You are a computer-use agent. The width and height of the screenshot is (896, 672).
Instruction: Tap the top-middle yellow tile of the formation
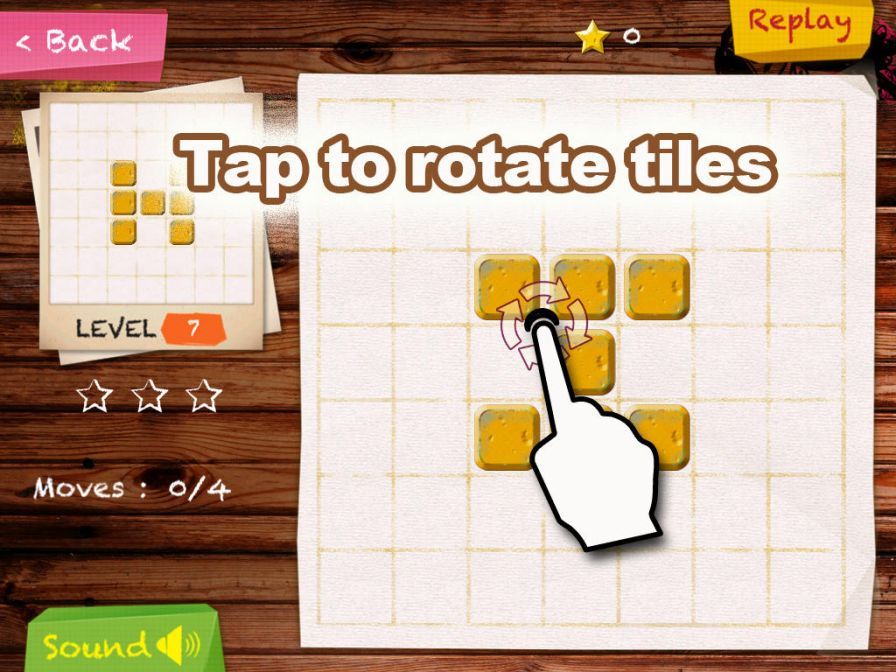click(x=582, y=286)
